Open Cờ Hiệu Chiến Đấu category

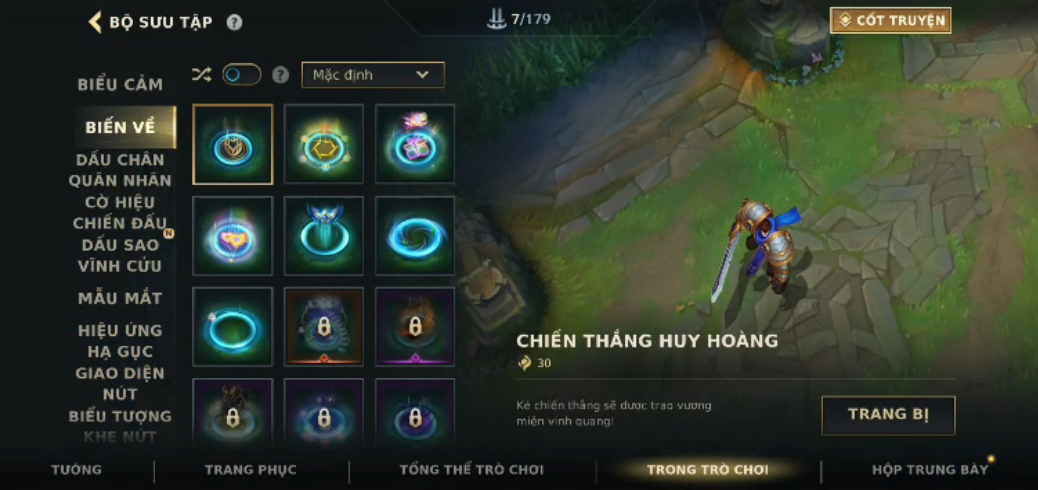120,212
